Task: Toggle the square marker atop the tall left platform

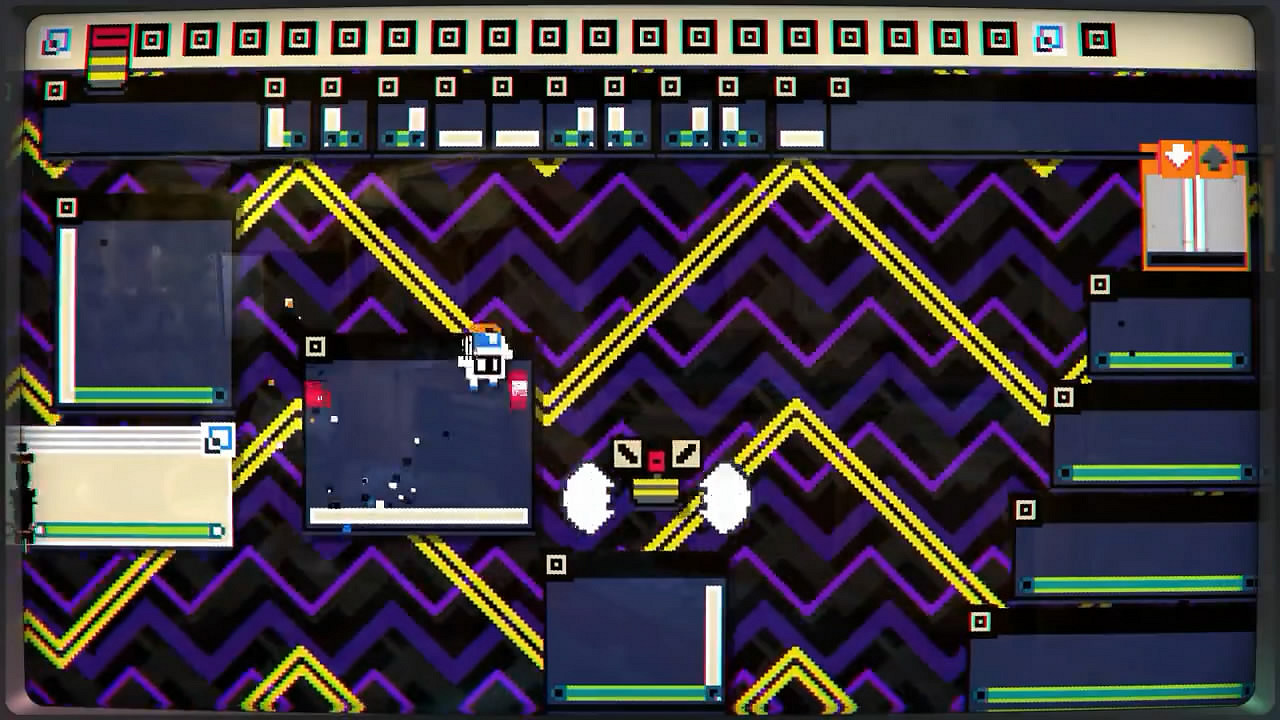Action: [x=68, y=208]
